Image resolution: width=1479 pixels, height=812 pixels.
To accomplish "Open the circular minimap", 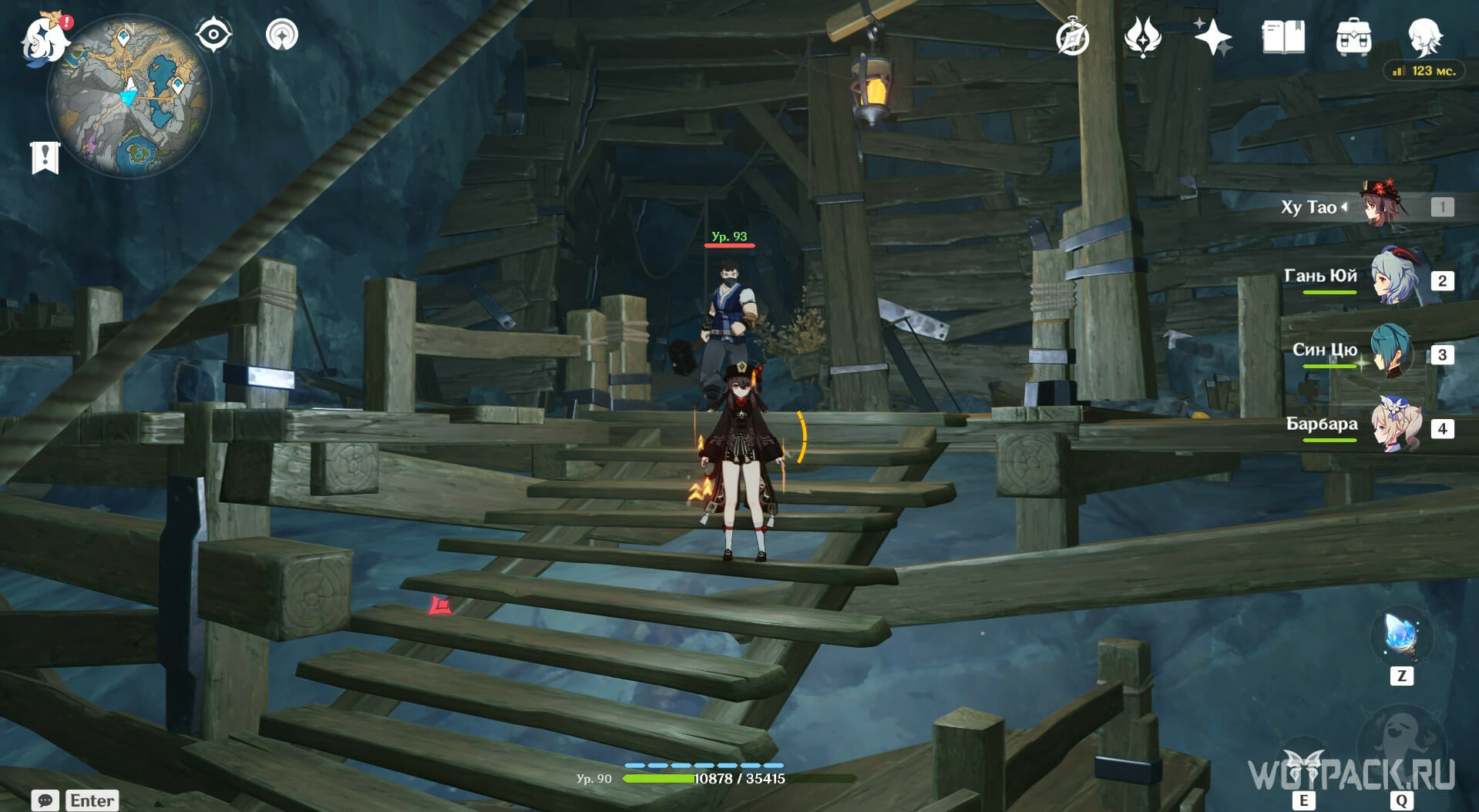I will point(129,96).
